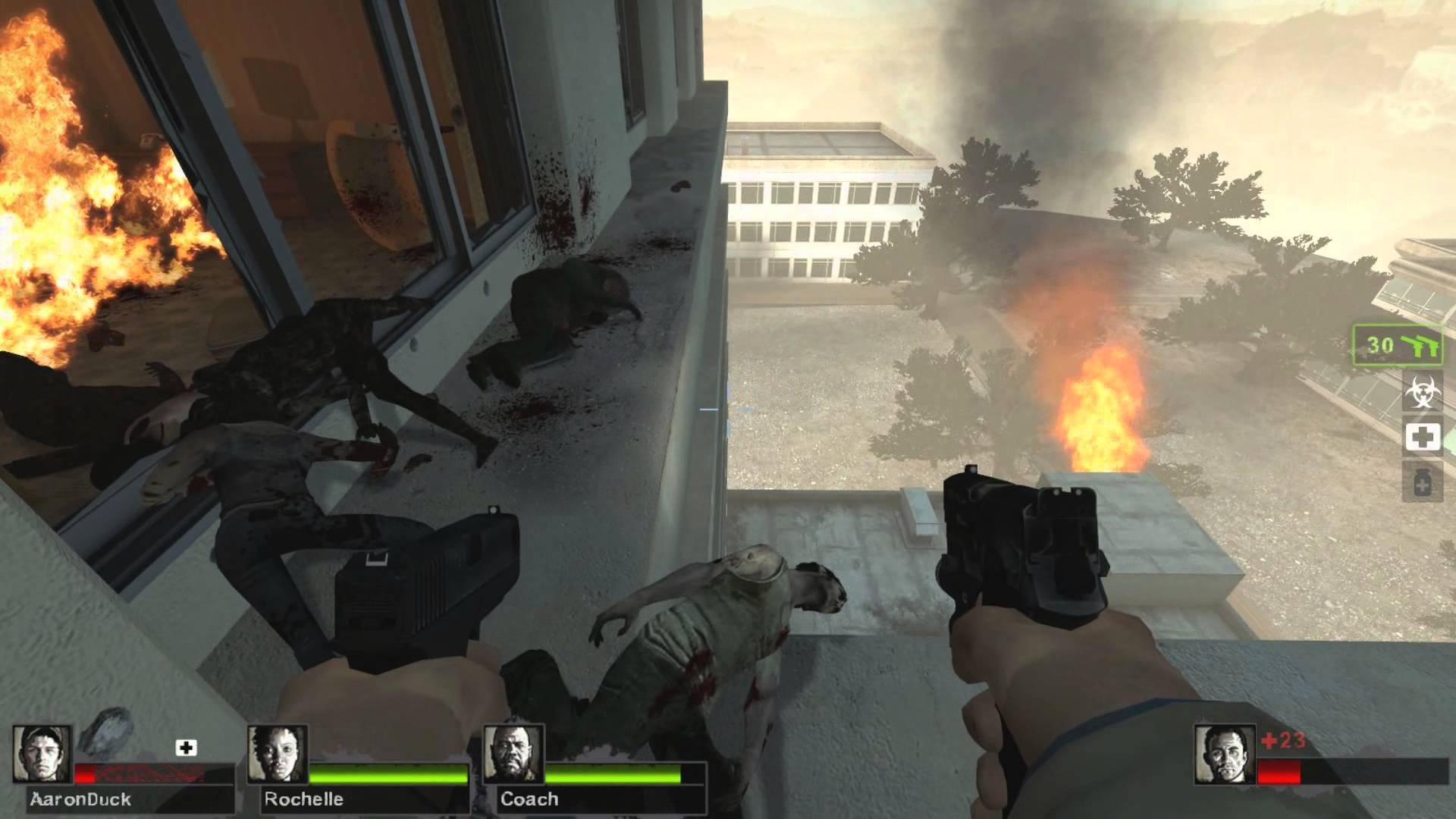Screen dimensions: 1456x819
Task: Click AaronDuck's teammate portrait
Action: point(42,755)
